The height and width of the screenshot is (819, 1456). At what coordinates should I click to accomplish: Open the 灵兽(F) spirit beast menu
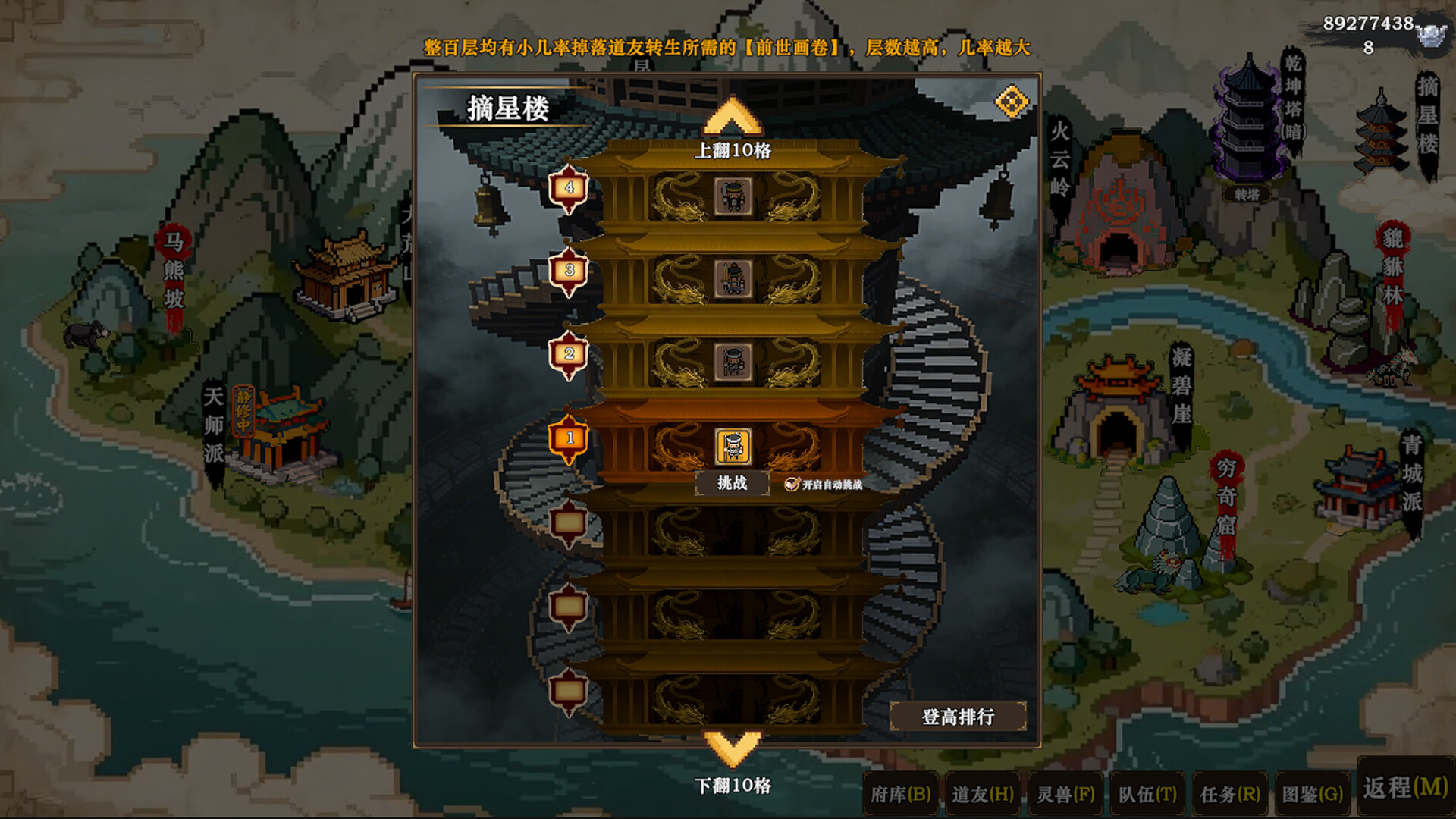tap(1065, 794)
